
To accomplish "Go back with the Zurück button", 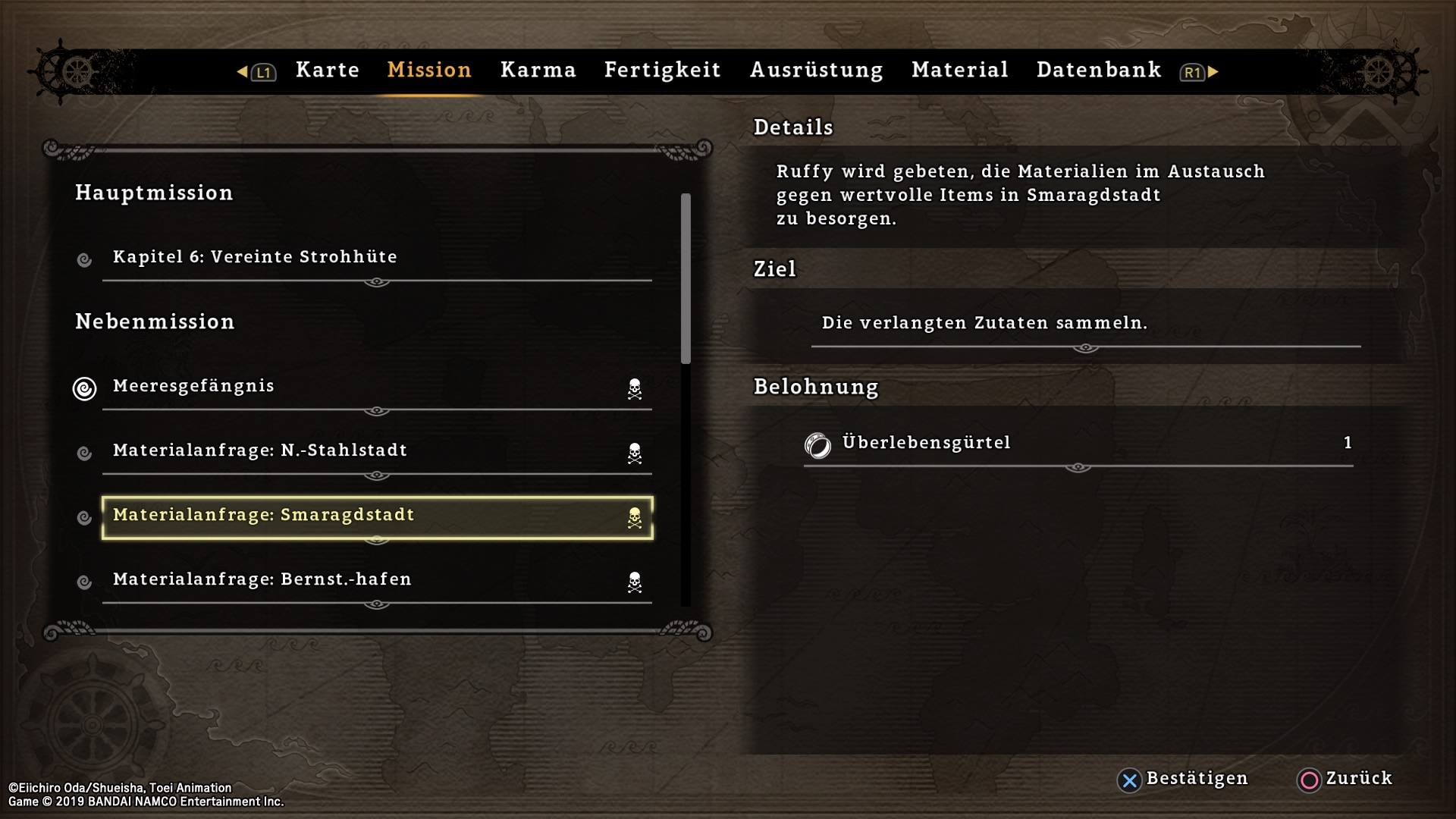I will (x=1345, y=779).
